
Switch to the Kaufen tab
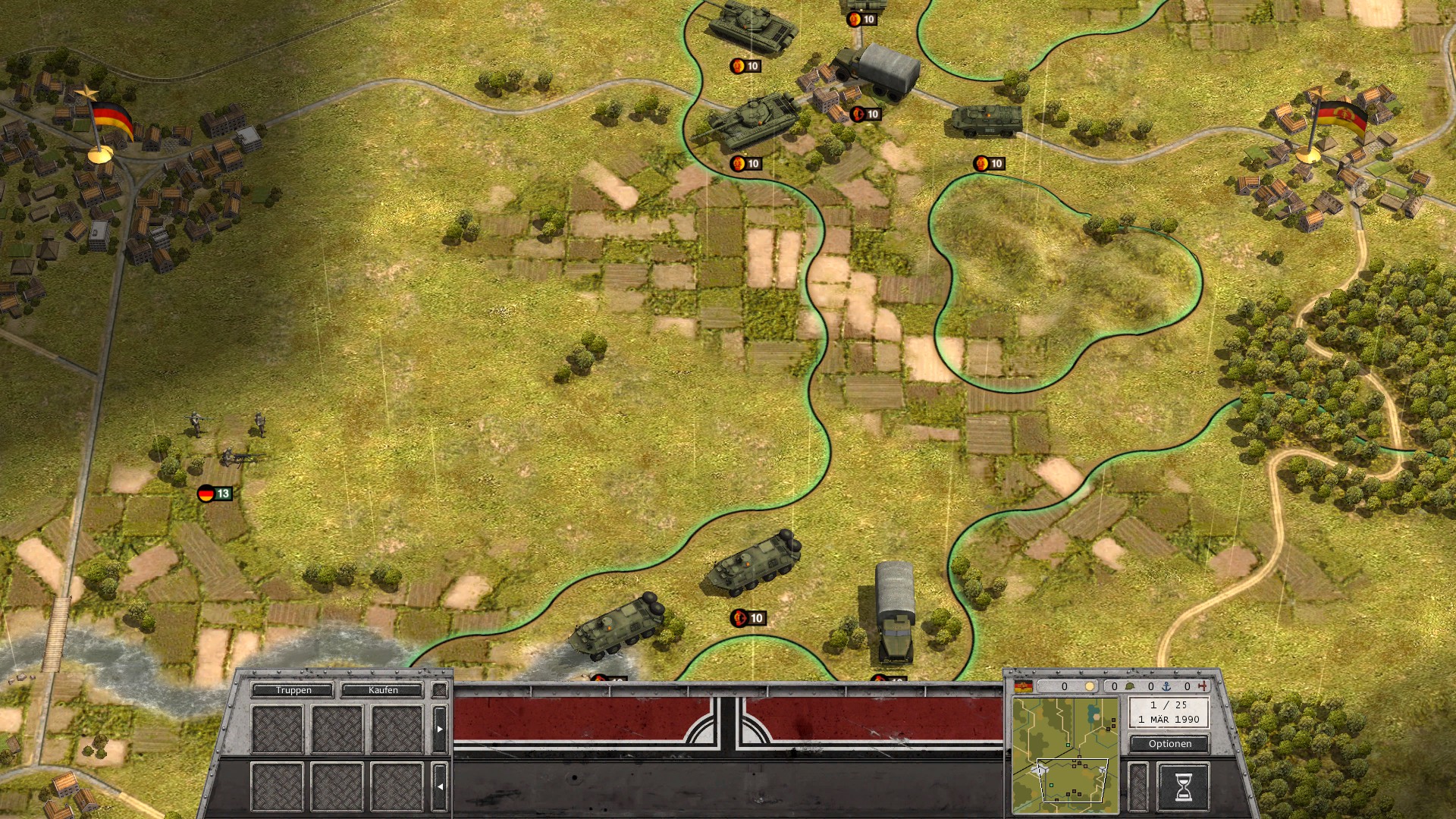coord(382,690)
